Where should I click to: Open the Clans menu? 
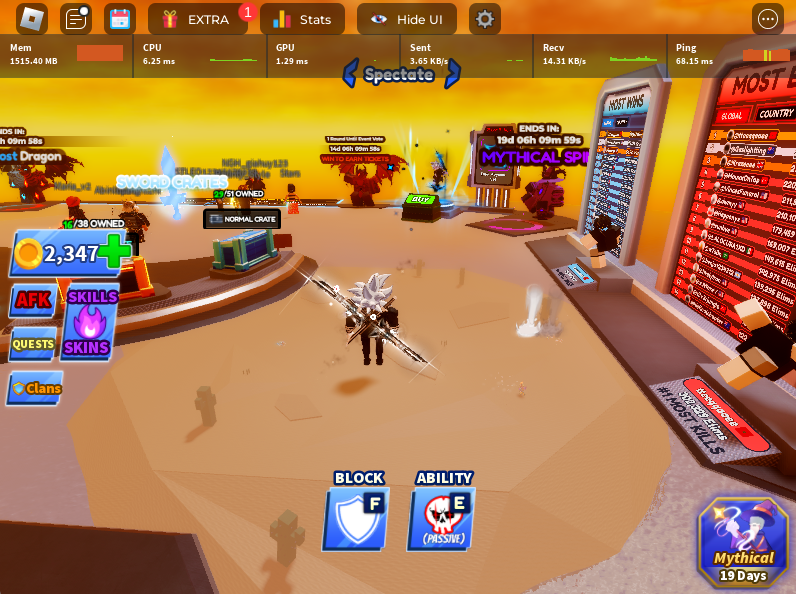36,388
